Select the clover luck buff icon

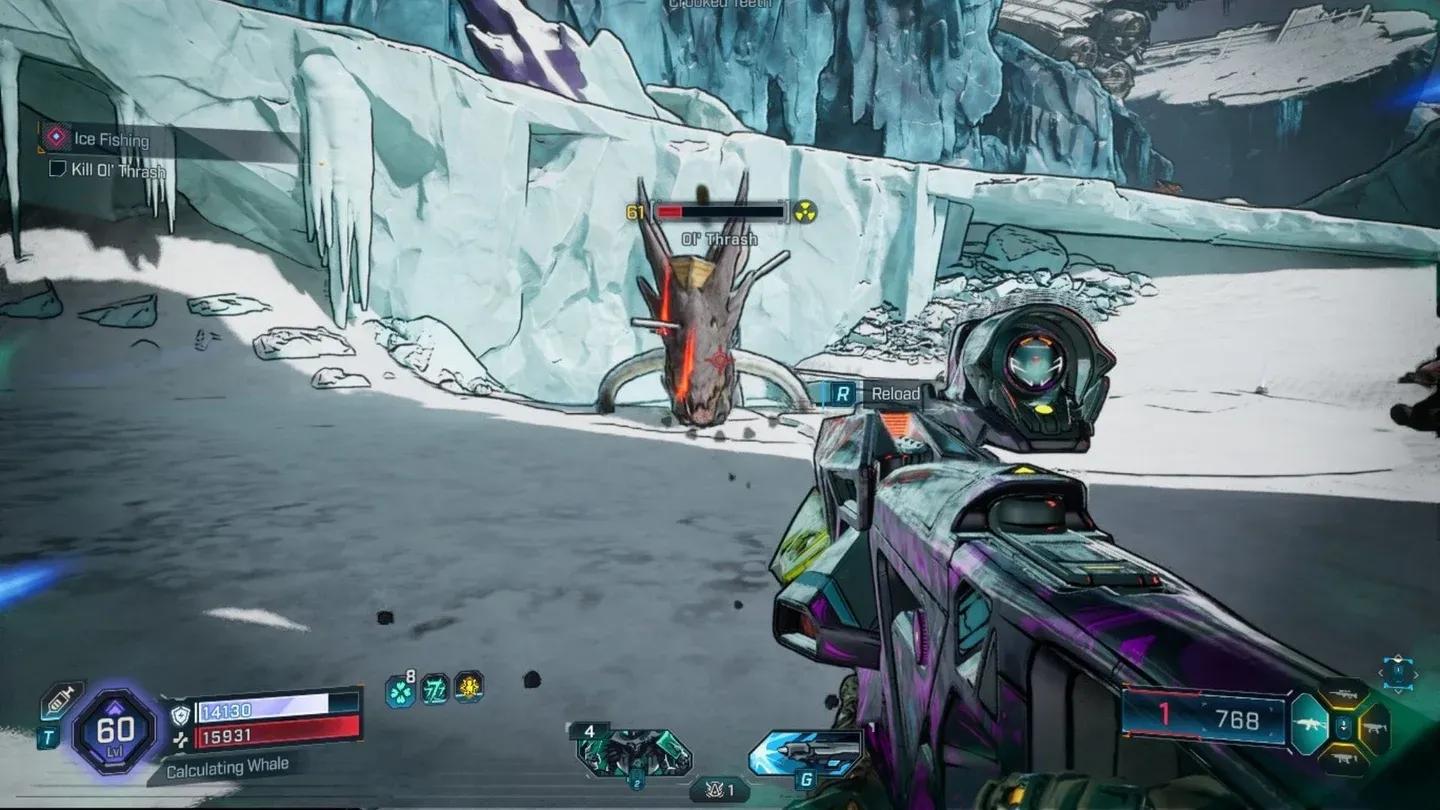click(x=400, y=691)
